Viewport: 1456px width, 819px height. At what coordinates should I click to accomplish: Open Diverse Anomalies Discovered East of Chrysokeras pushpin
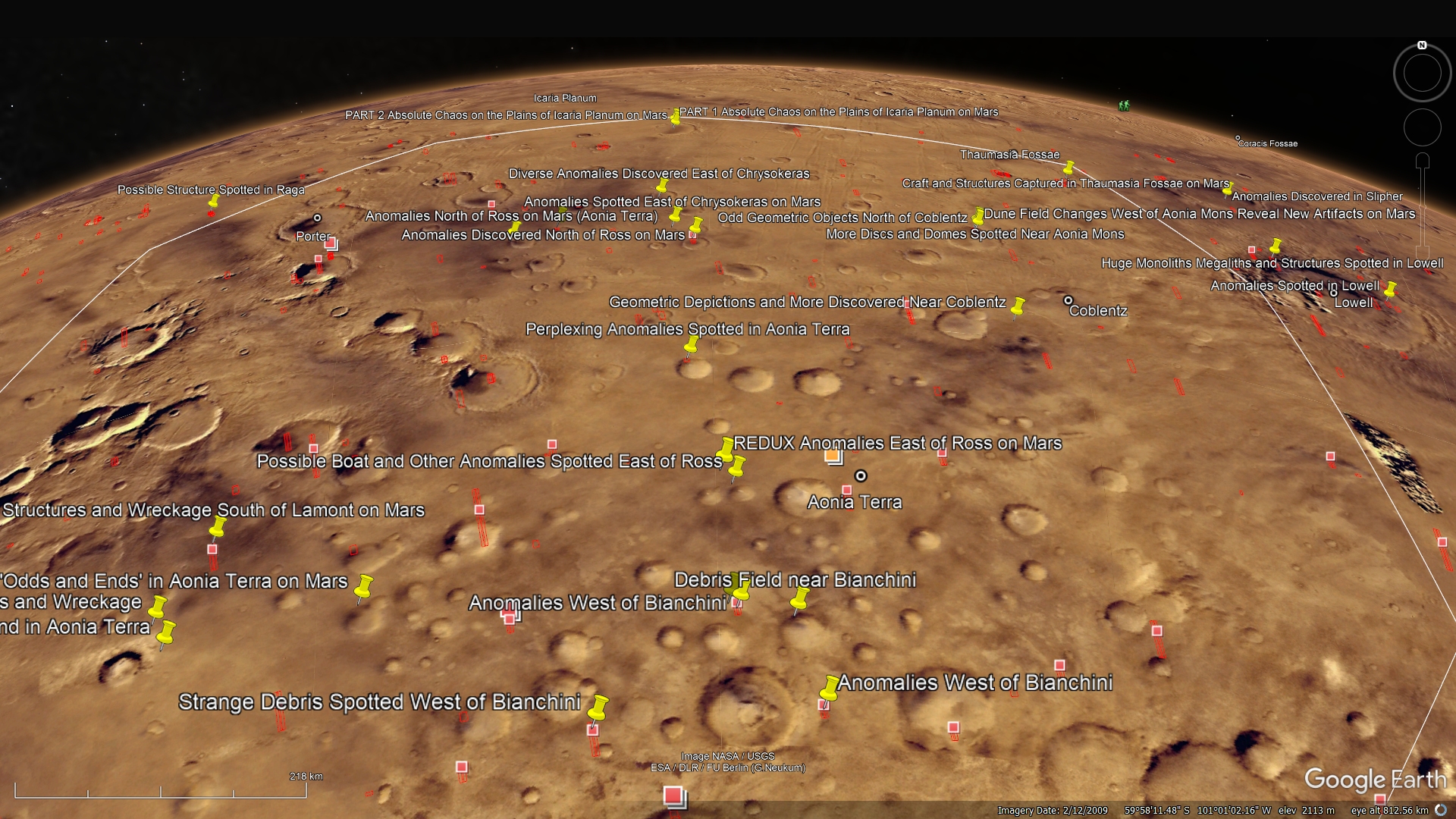click(662, 185)
